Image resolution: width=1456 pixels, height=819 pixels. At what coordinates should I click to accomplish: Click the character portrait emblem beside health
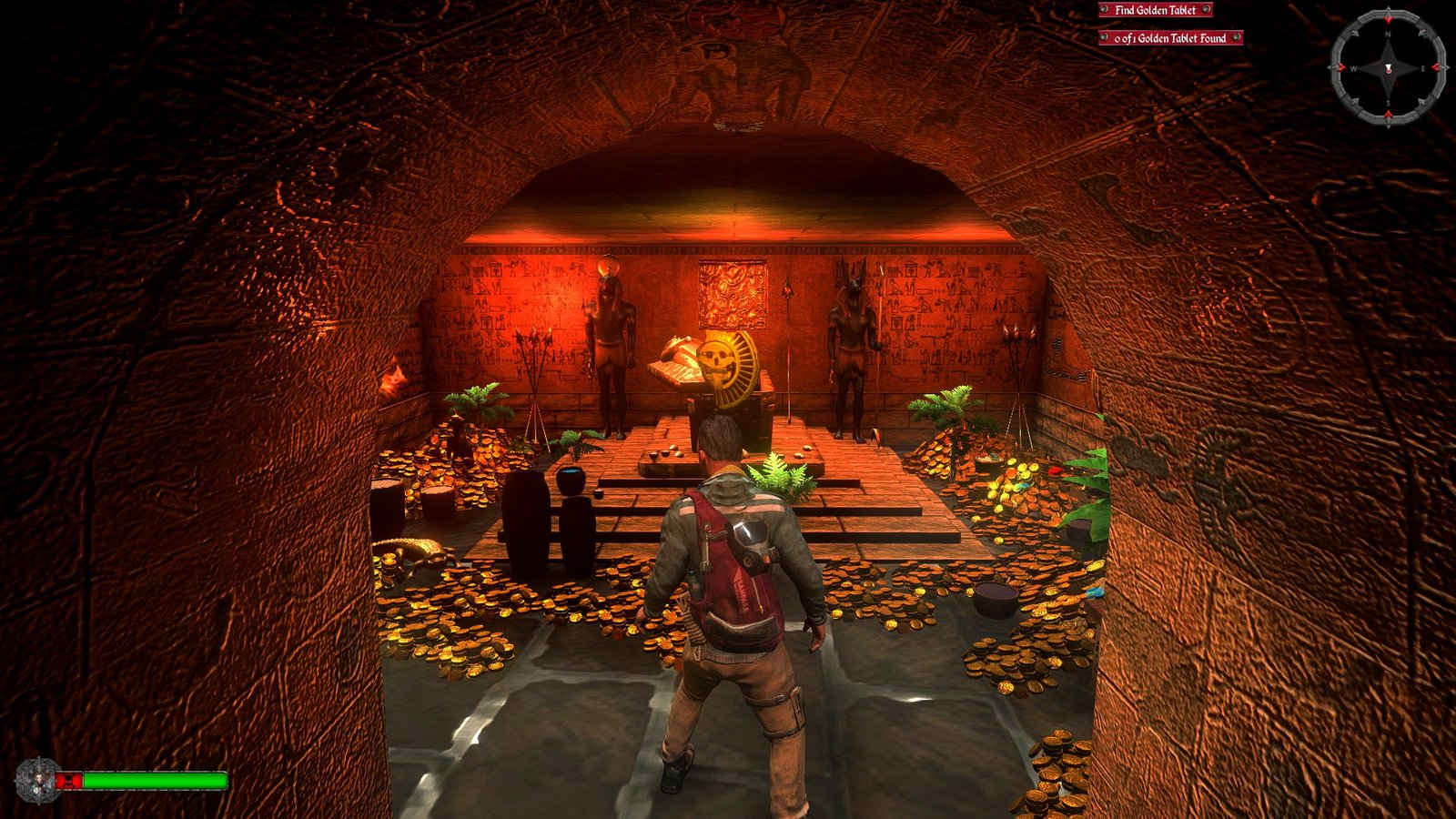37,781
